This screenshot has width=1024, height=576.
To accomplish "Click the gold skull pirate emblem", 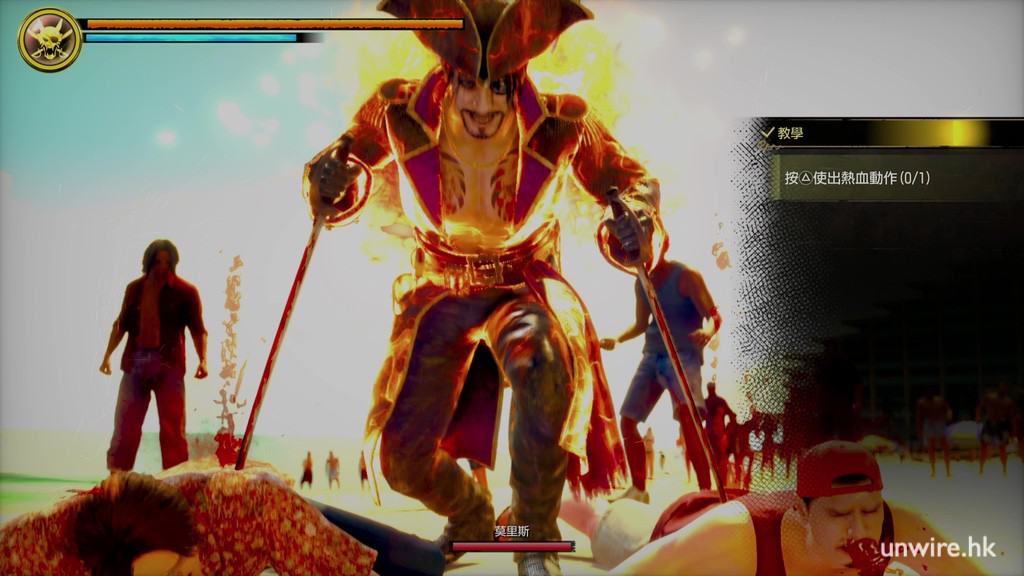I will point(49,39).
